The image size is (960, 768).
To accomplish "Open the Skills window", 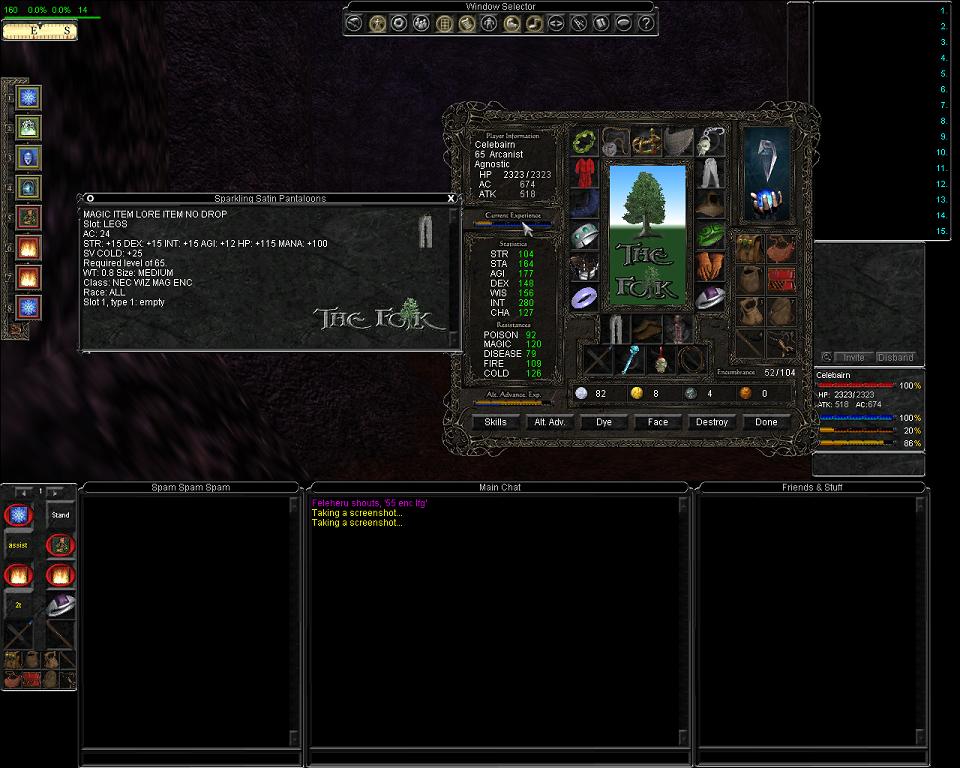I will (495, 422).
